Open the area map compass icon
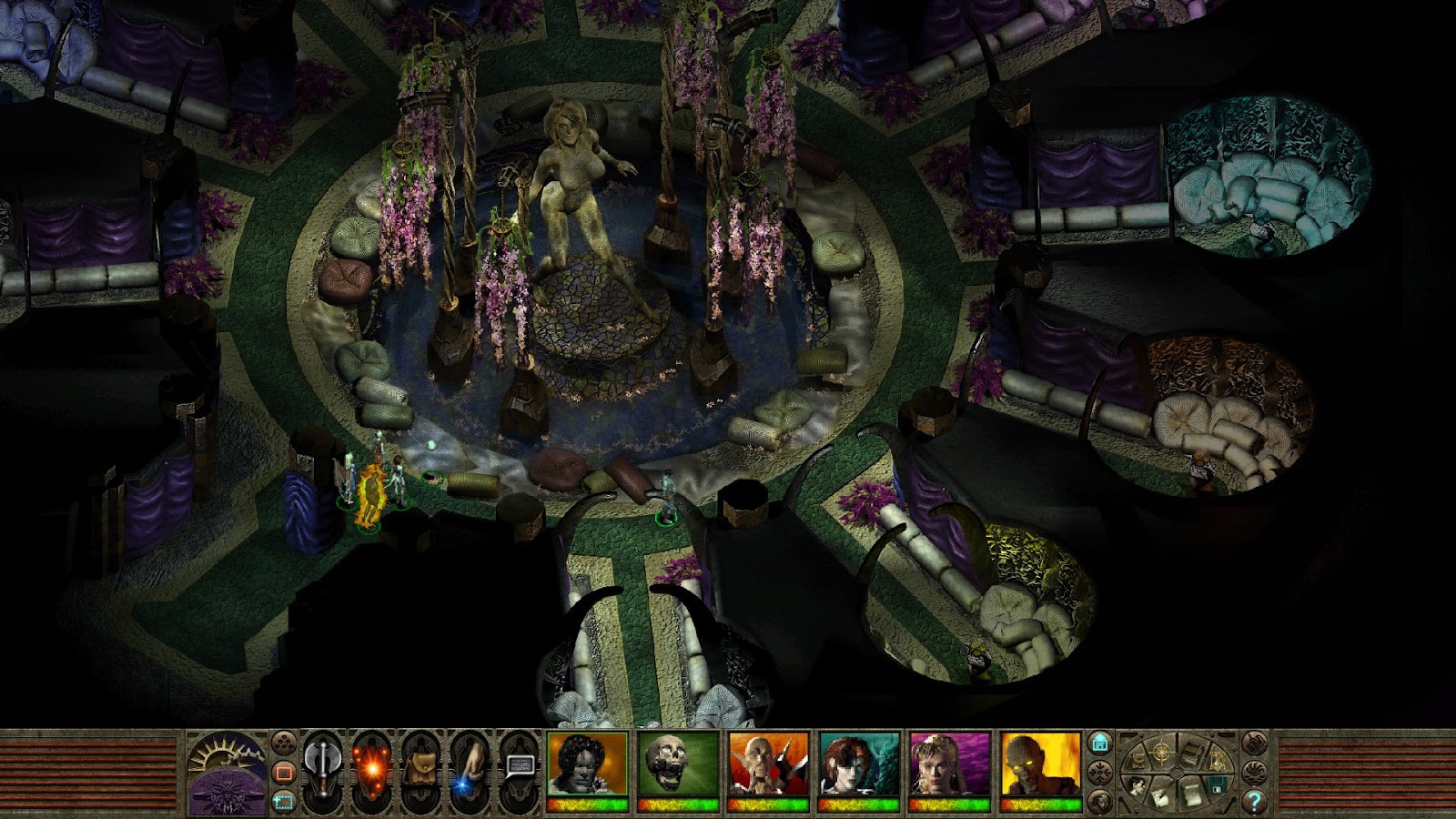Screen dimensions: 1456x819 point(1161,751)
